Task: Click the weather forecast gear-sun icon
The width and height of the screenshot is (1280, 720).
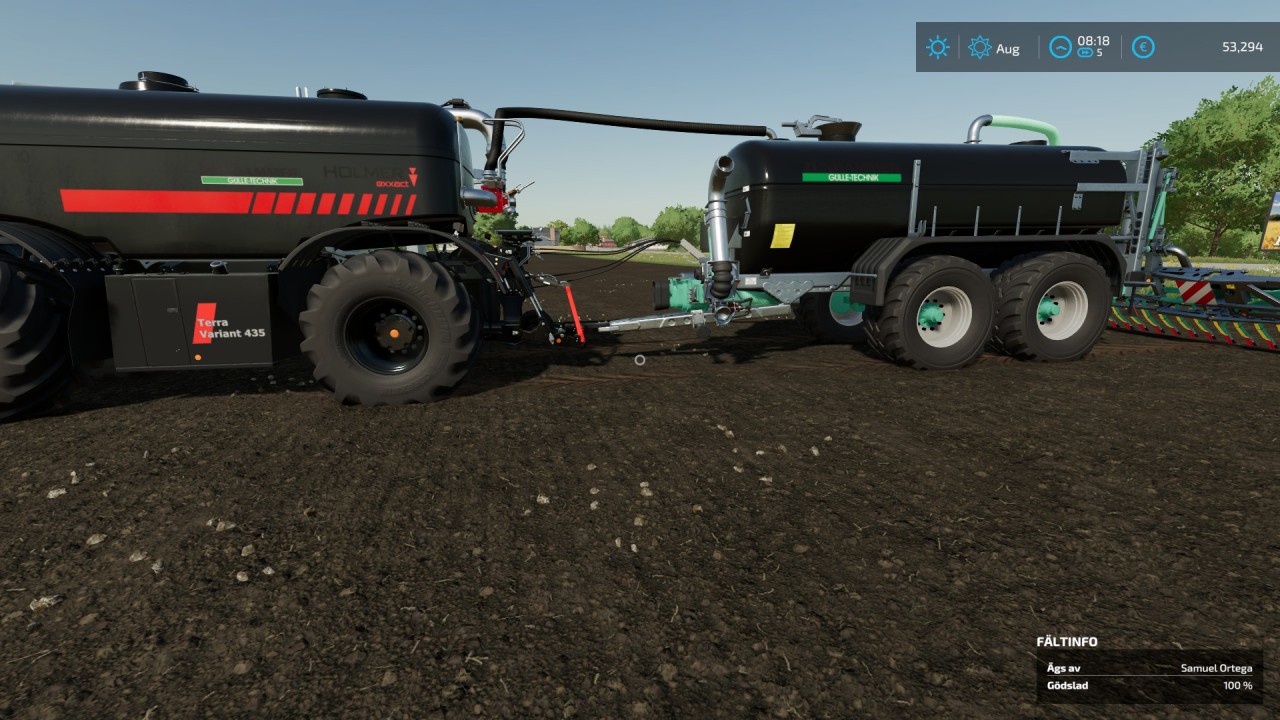Action: [979, 46]
